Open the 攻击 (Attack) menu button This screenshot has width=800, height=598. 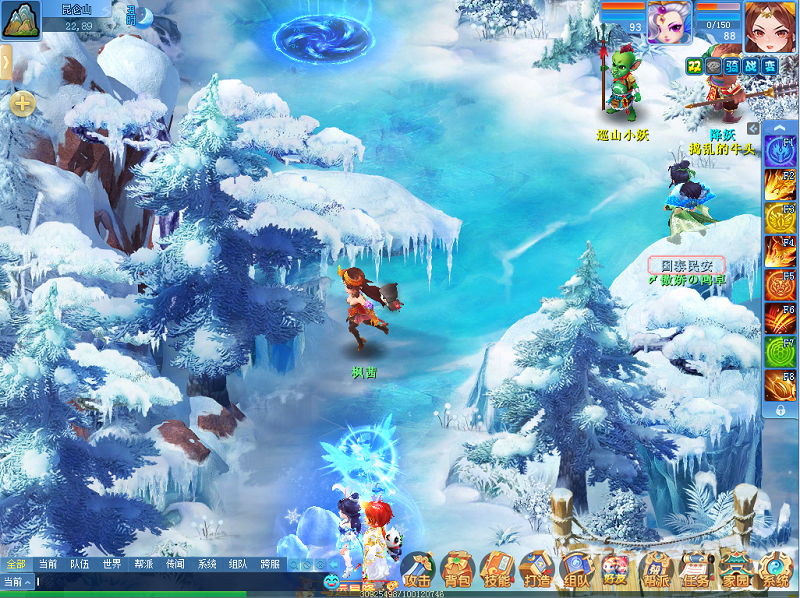418,570
